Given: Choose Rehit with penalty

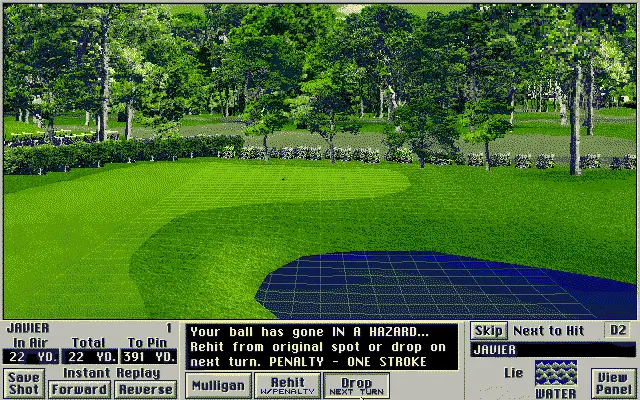Looking at the screenshot, I should [x=287, y=385].
